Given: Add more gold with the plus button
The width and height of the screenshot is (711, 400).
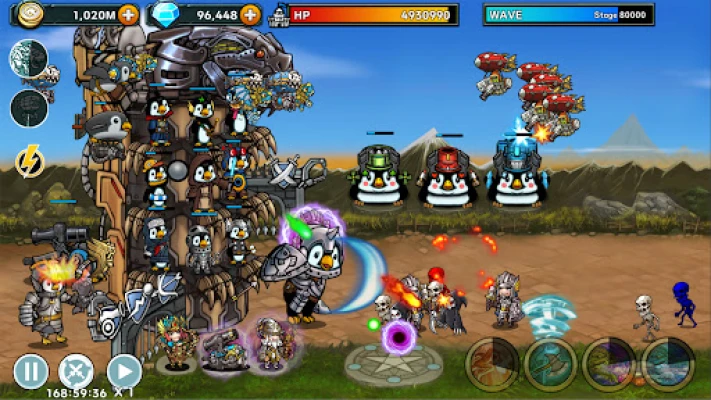Looking at the screenshot, I should coord(129,15).
